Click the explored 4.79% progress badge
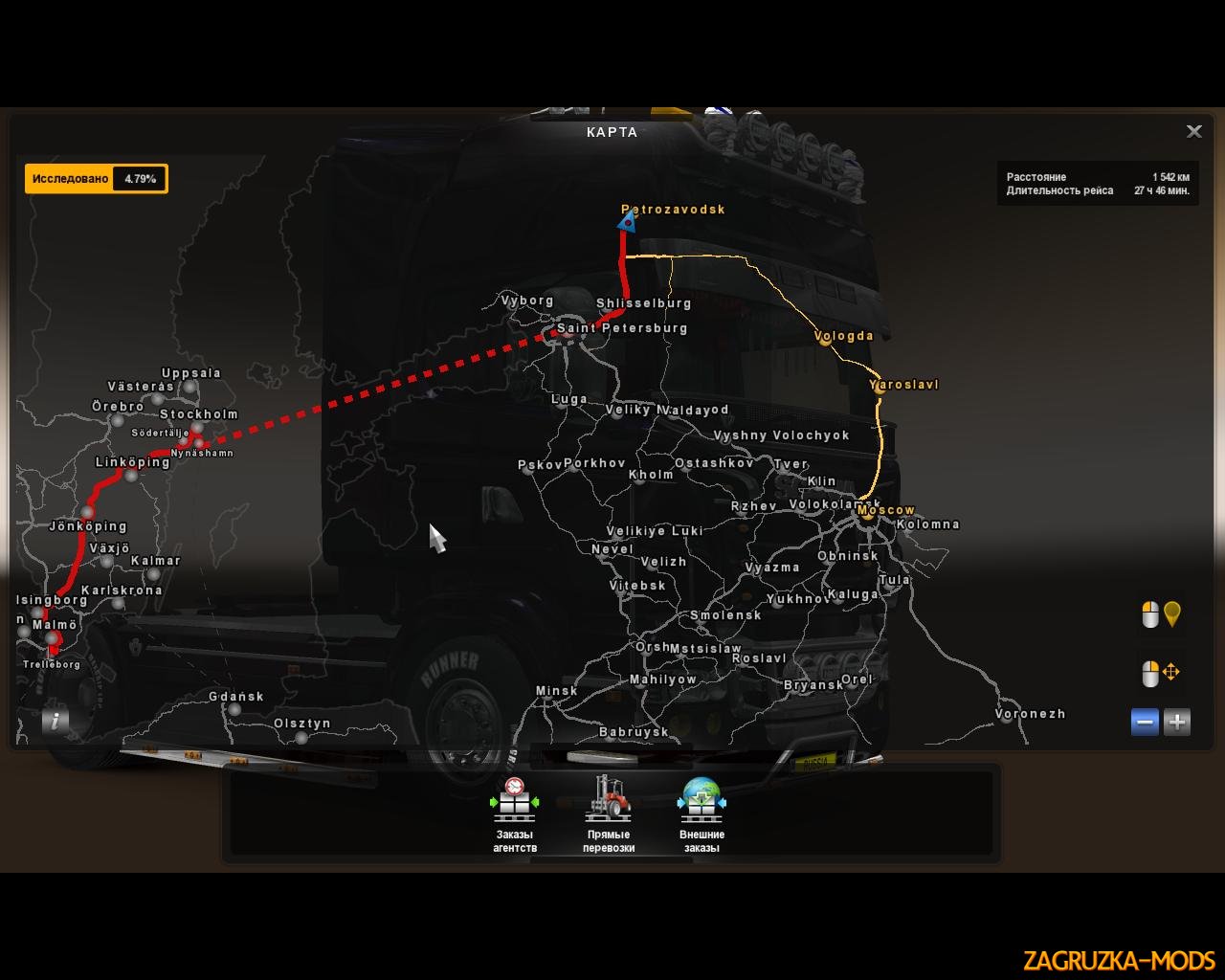1225x980 pixels. 96,178
